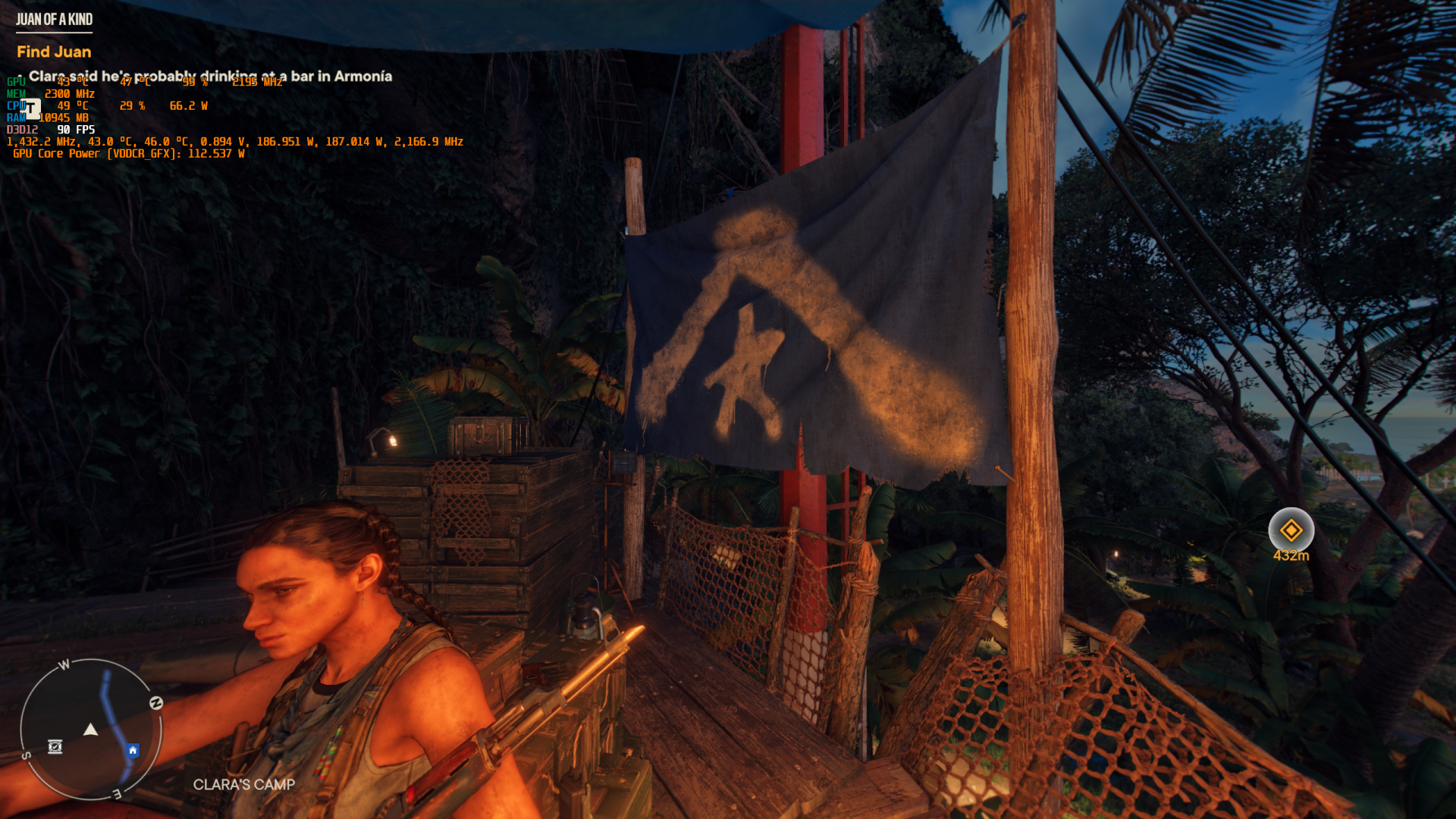Click the checked drum cache icon on minimap
The width and height of the screenshot is (1456, 819).
tap(55, 747)
